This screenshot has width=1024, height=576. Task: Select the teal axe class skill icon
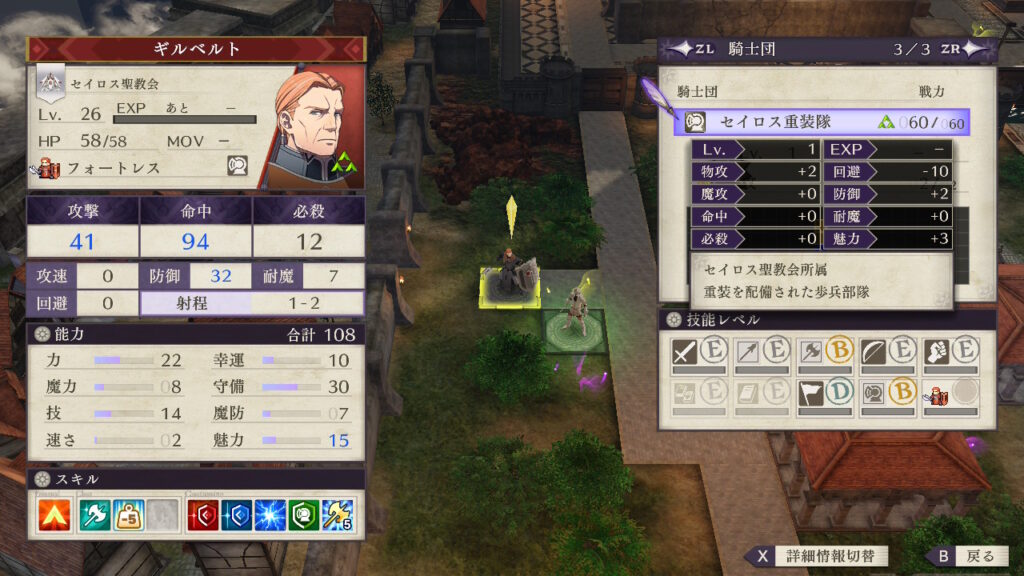coord(94,514)
